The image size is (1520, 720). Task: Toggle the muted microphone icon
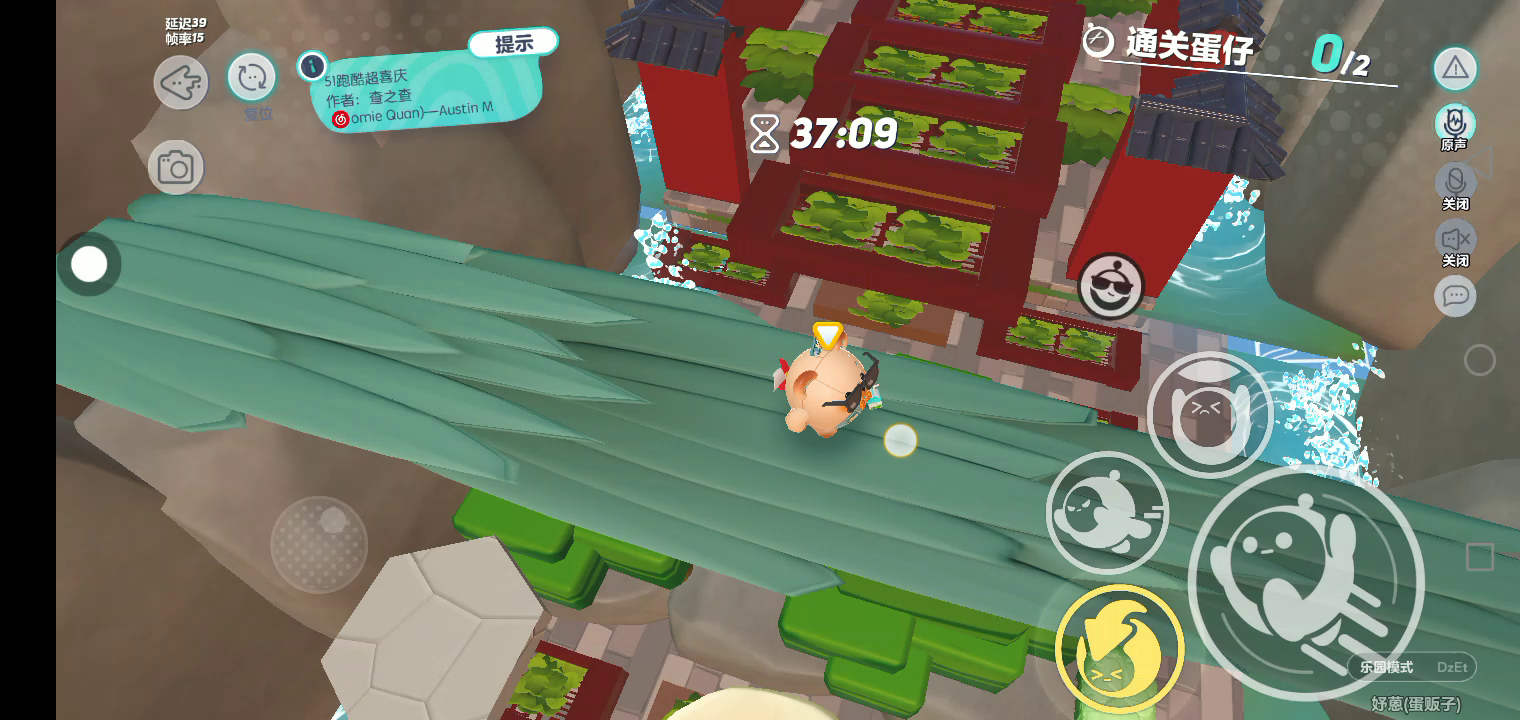pos(1455,182)
